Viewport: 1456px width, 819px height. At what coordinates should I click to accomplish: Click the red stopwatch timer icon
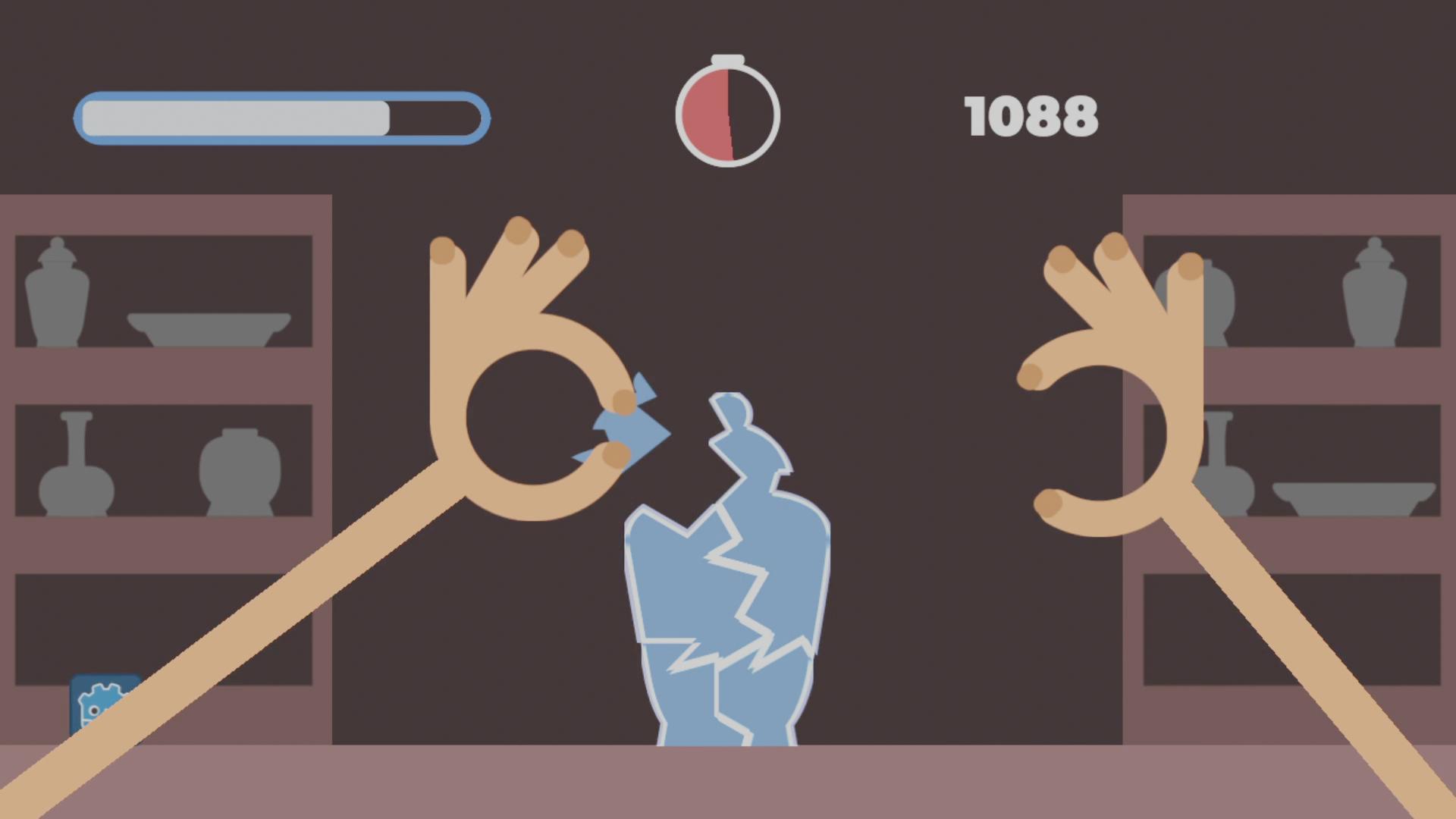coord(726,114)
